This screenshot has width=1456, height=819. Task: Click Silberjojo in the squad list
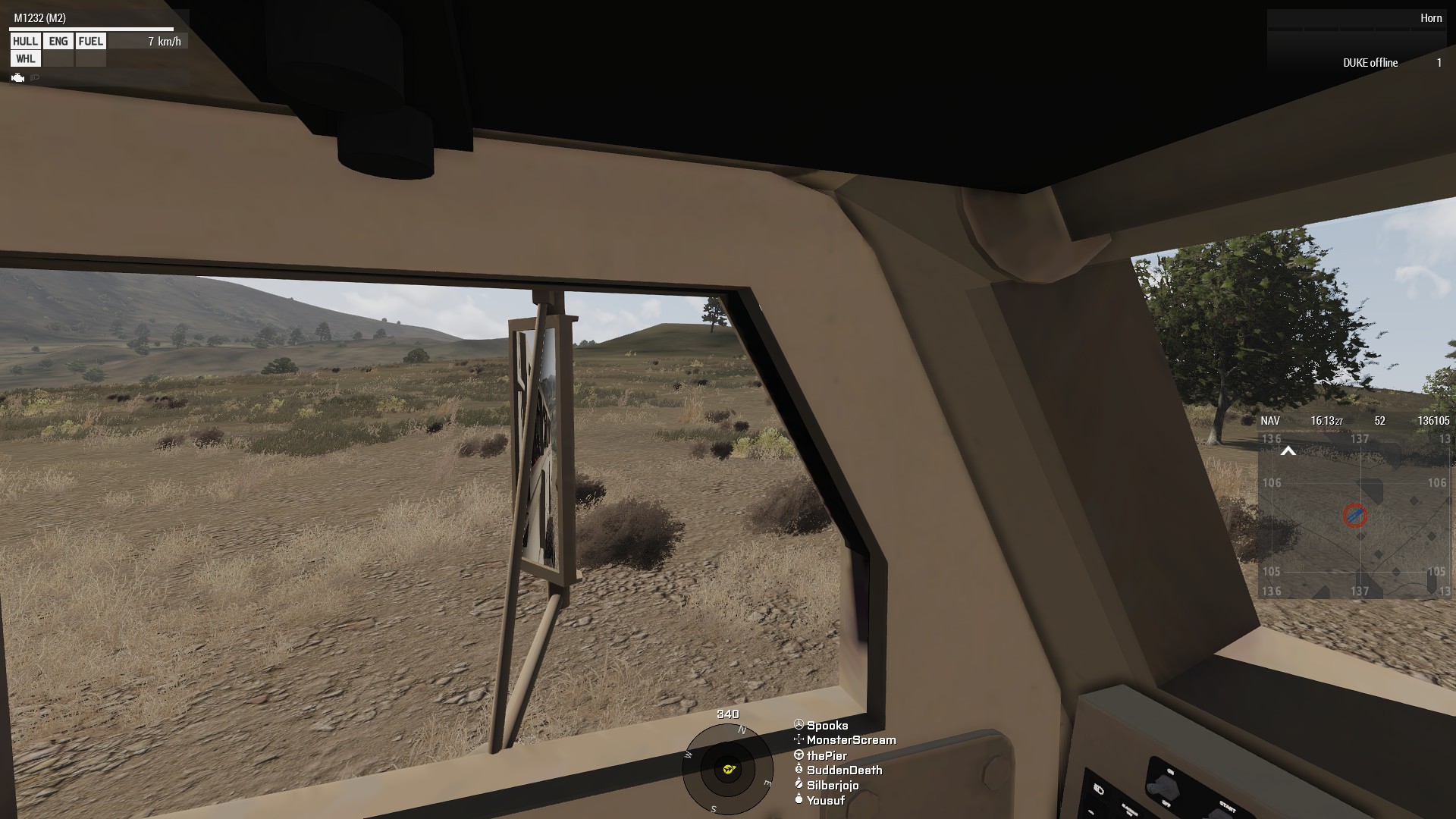832,786
